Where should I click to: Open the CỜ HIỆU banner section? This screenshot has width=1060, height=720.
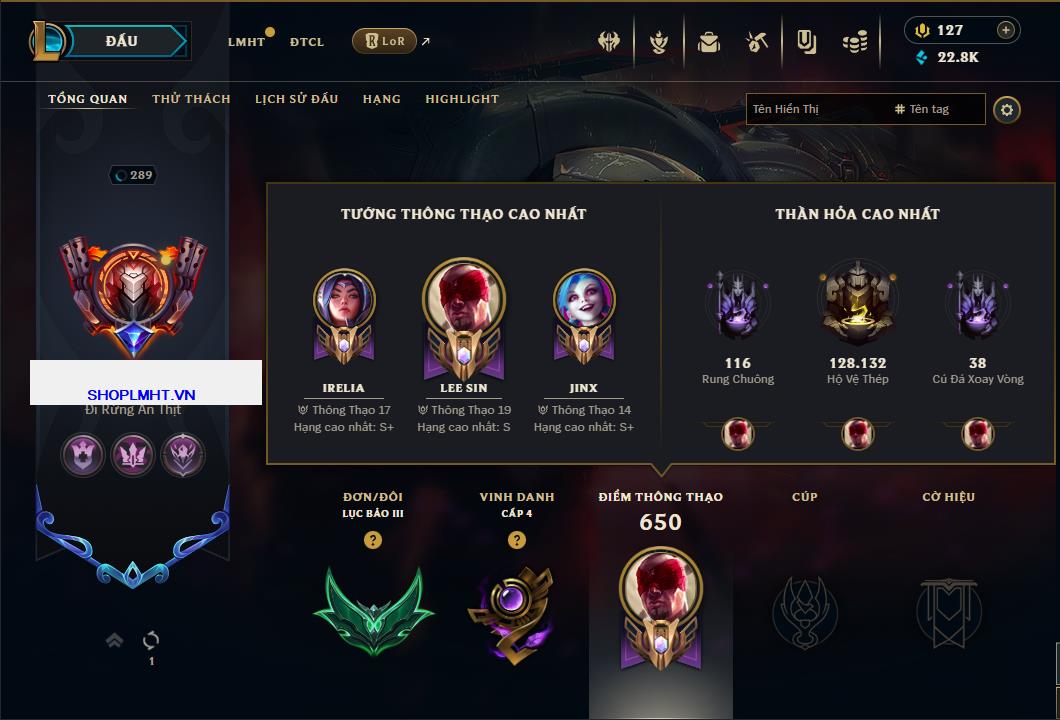(948, 609)
